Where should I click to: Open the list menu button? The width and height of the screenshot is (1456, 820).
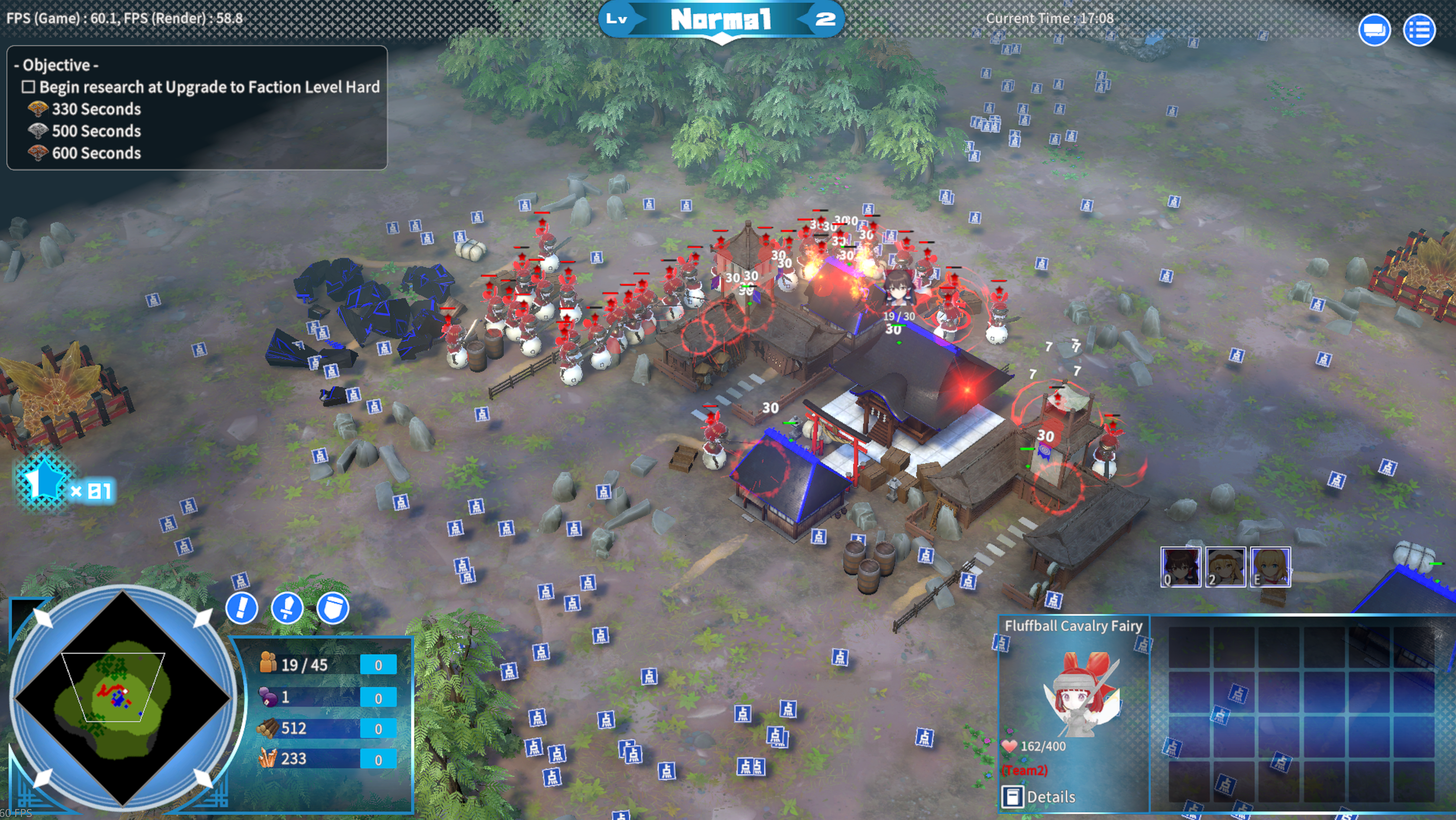[x=1419, y=30]
